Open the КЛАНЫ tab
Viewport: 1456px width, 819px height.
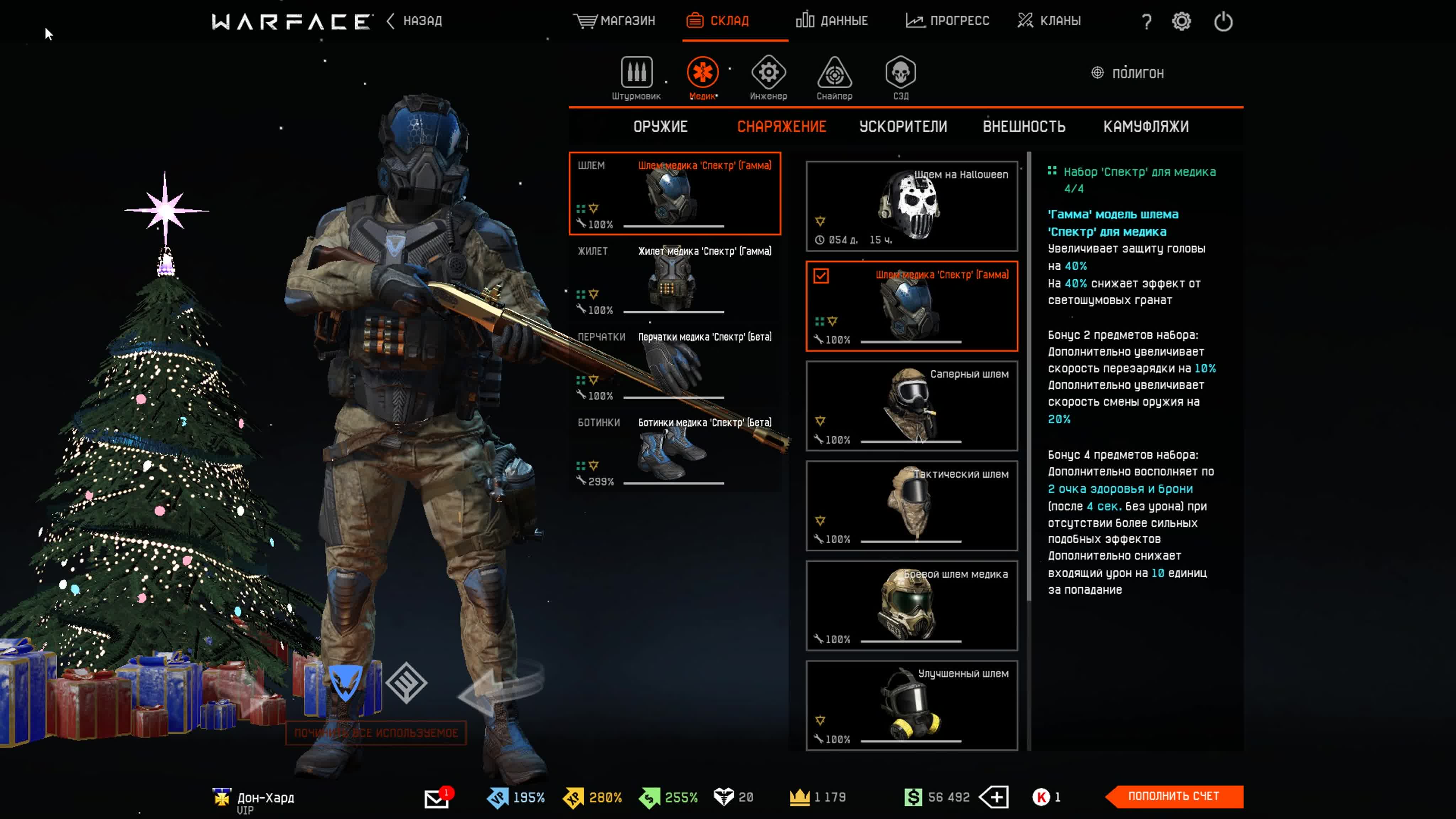(x=1049, y=21)
